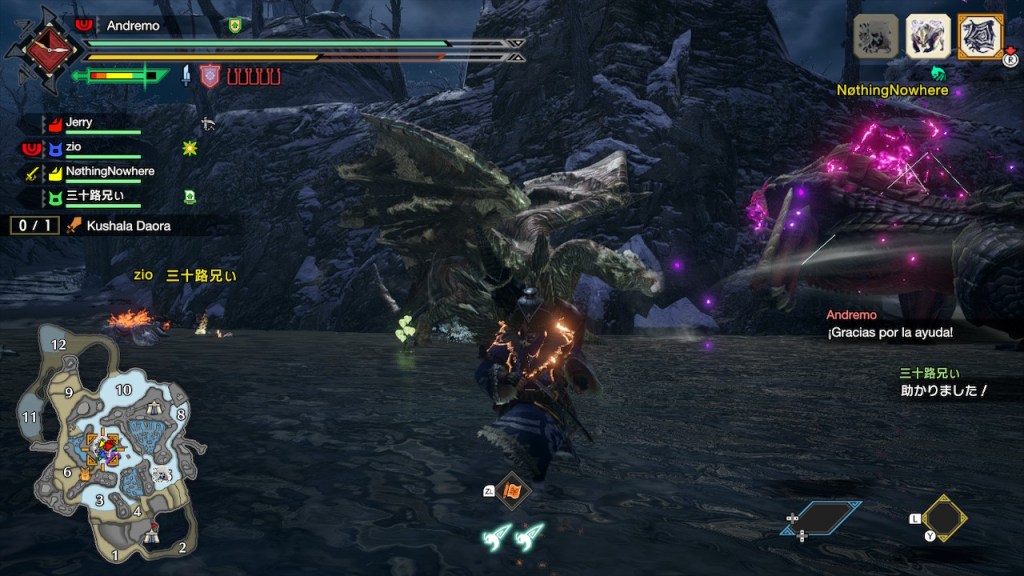Screen dimensions: 1024x576
Task: Select zio in the party list
Action: point(76,148)
